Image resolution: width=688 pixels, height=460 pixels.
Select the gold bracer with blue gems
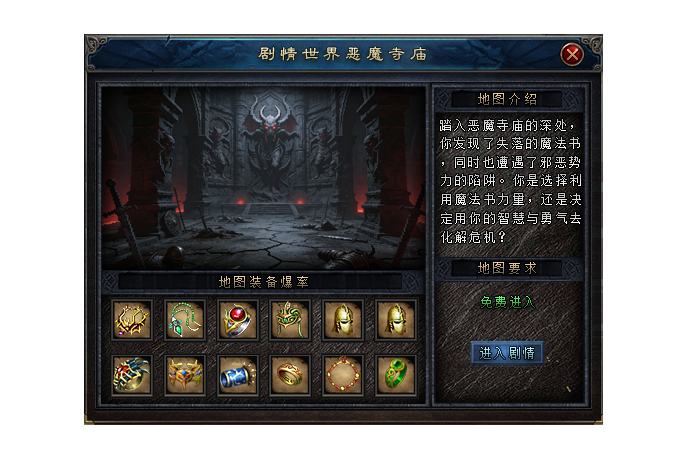tap(185, 374)
